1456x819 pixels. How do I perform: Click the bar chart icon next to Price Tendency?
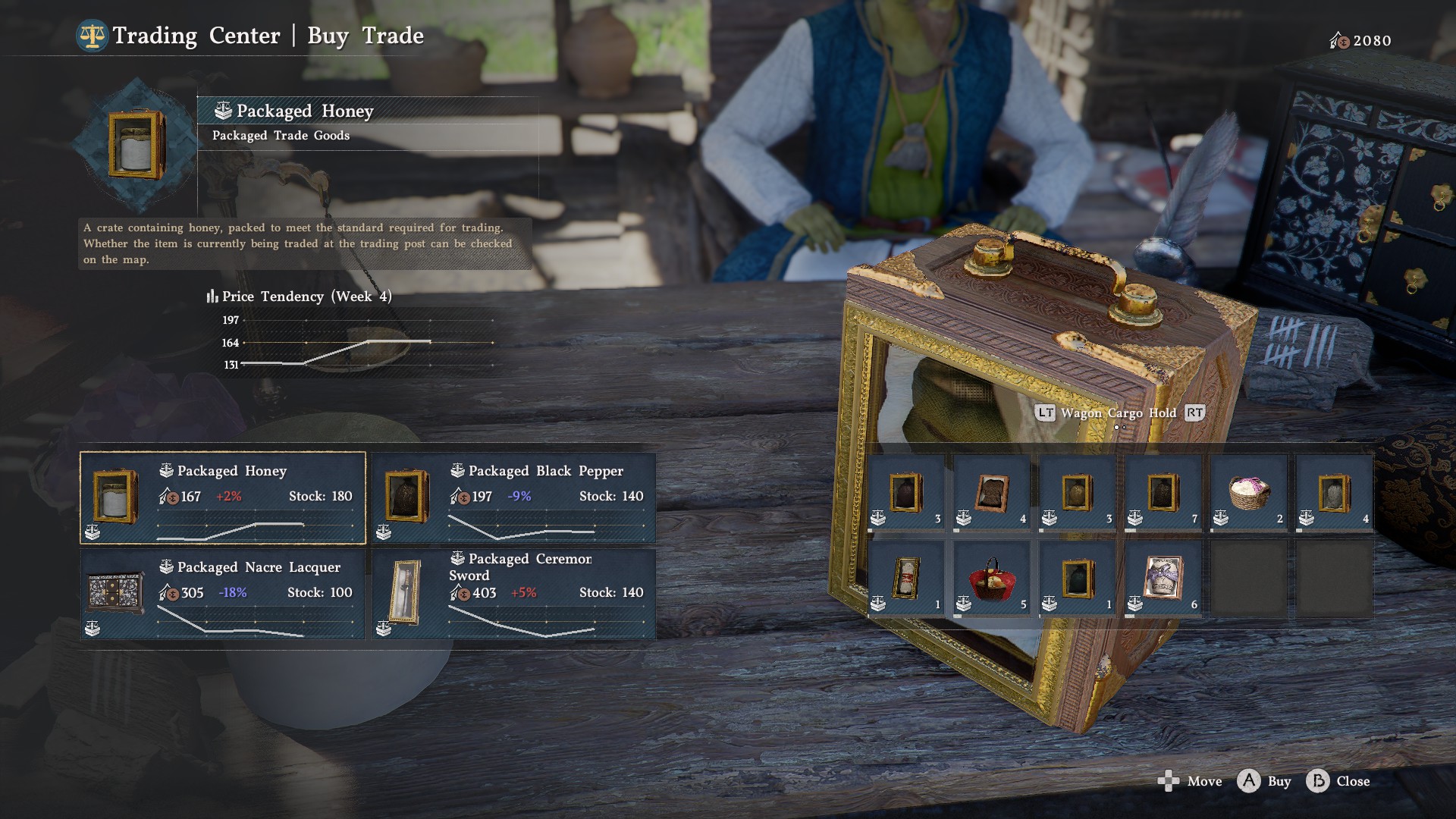coord(212,297)
